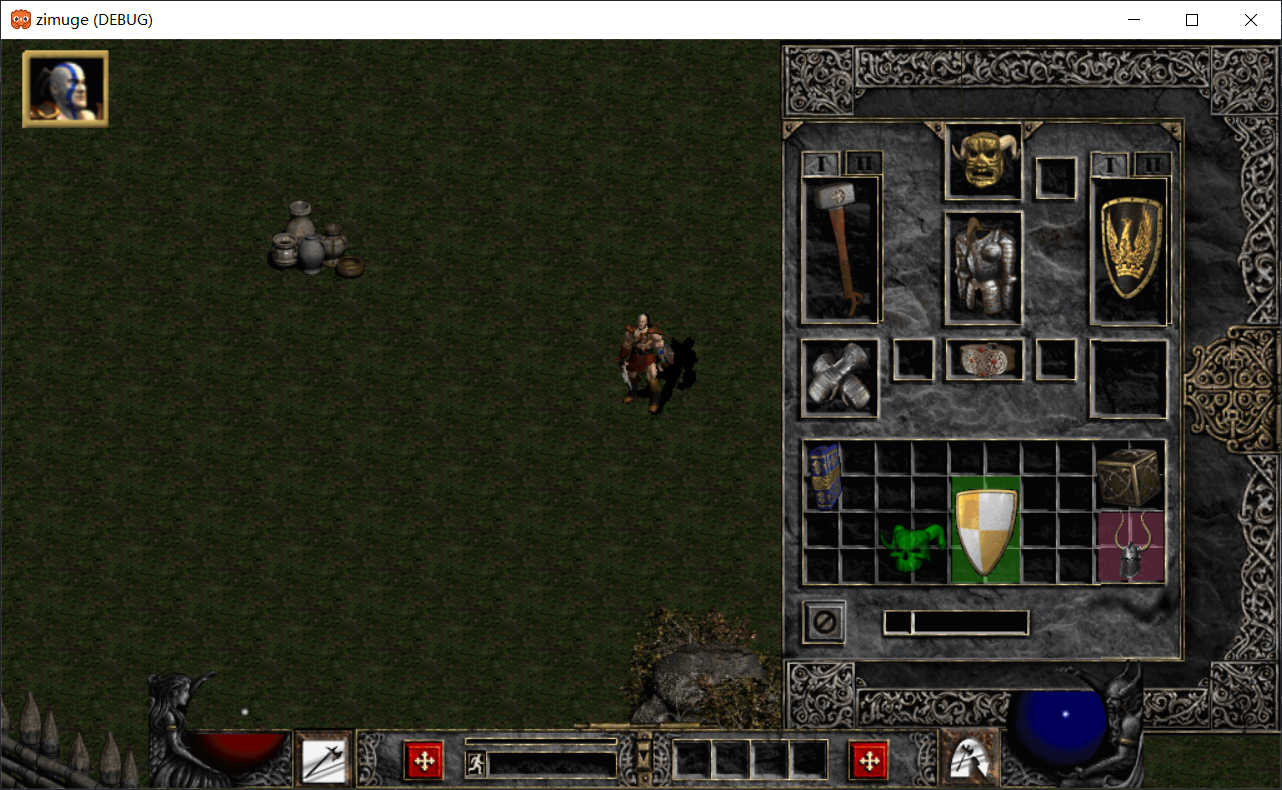The image size is (1282, 790).
Task: Click the golden horned mask helm
Action: tap(981, 161)
